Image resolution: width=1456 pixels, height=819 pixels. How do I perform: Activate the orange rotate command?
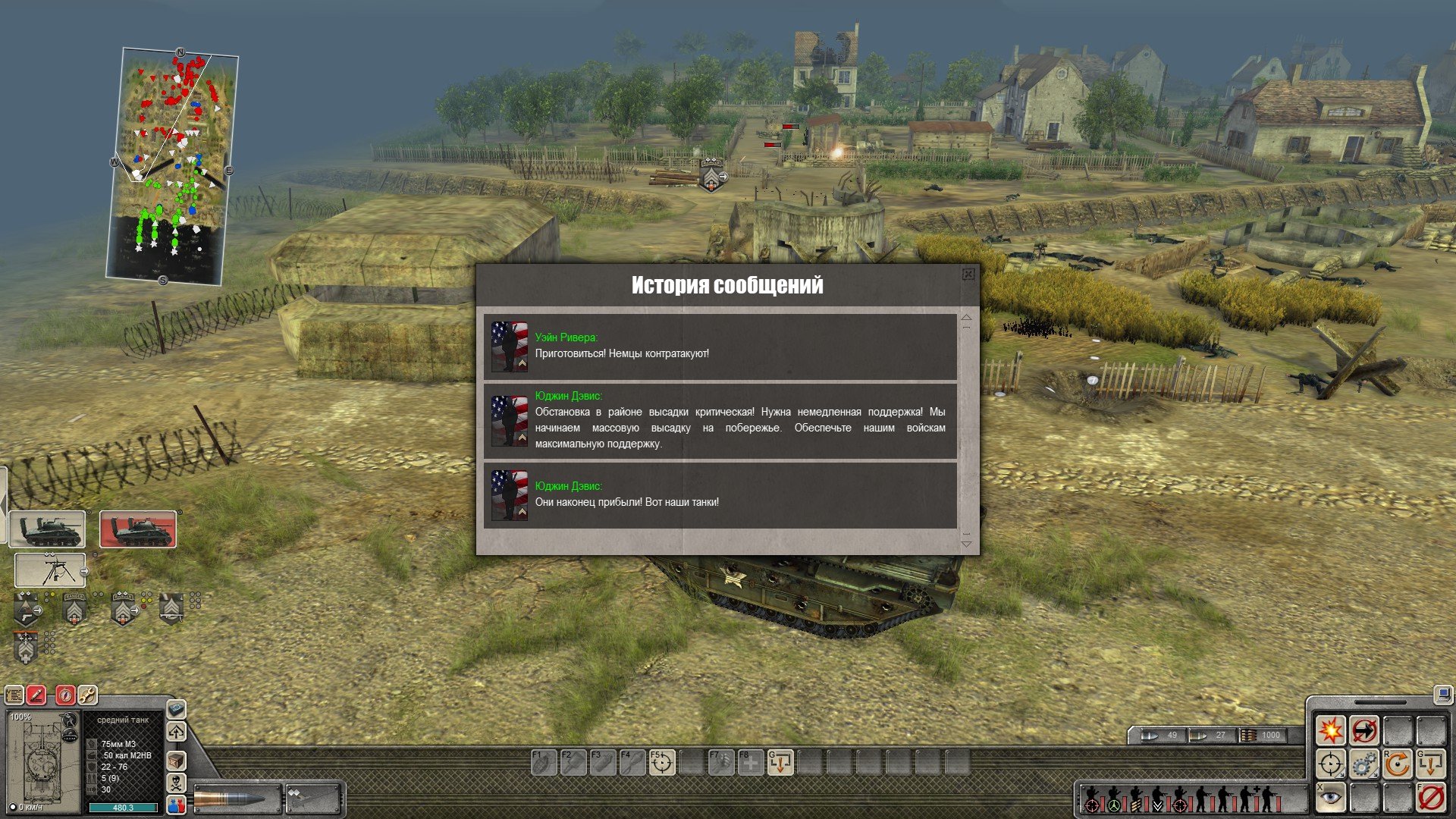tap(1398, 764)
